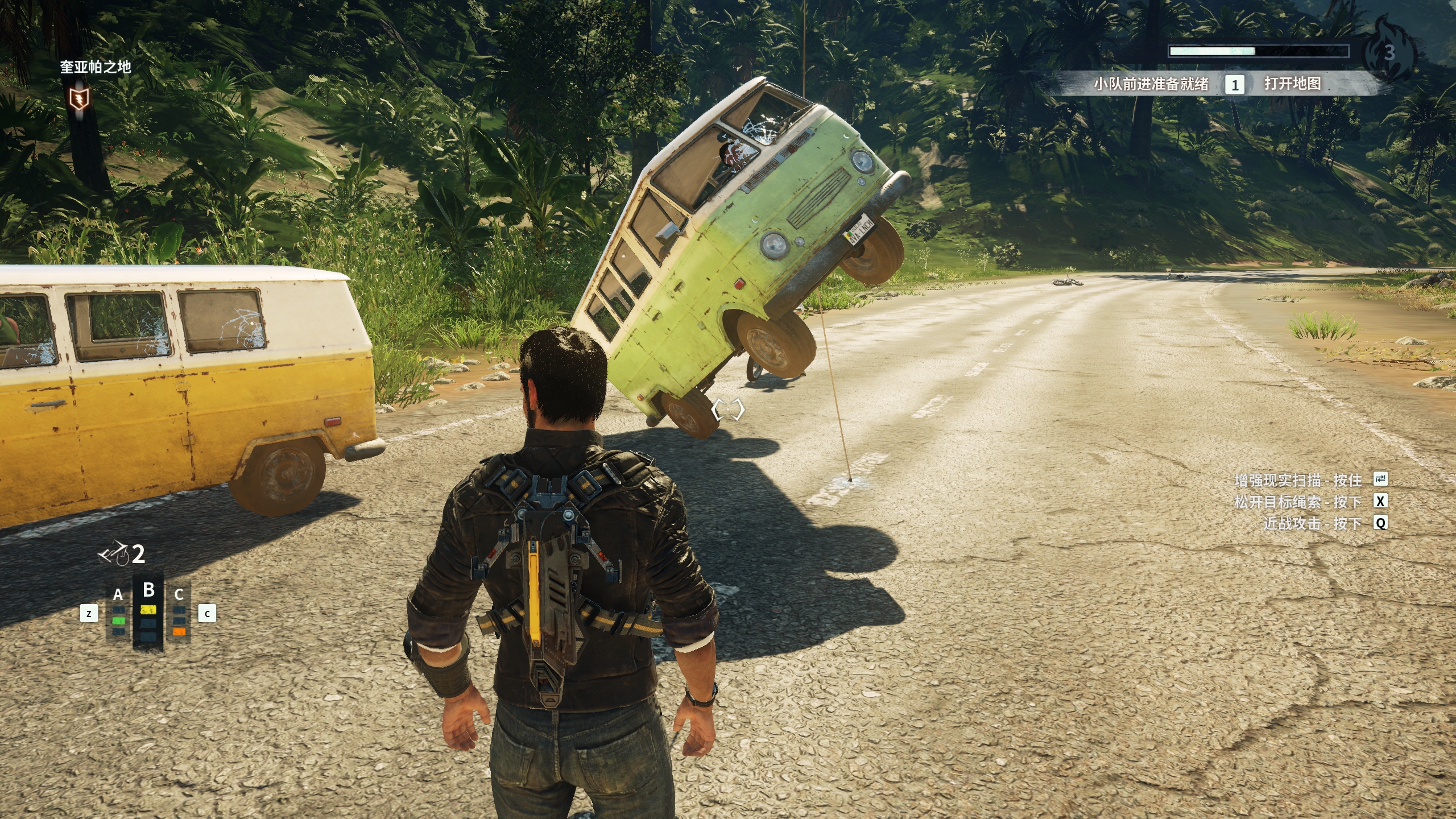This screenshot has width=1456, height=819.
Task: Click the region shield lightning icon
Action: pyautogui.click(x=78, y=99)
